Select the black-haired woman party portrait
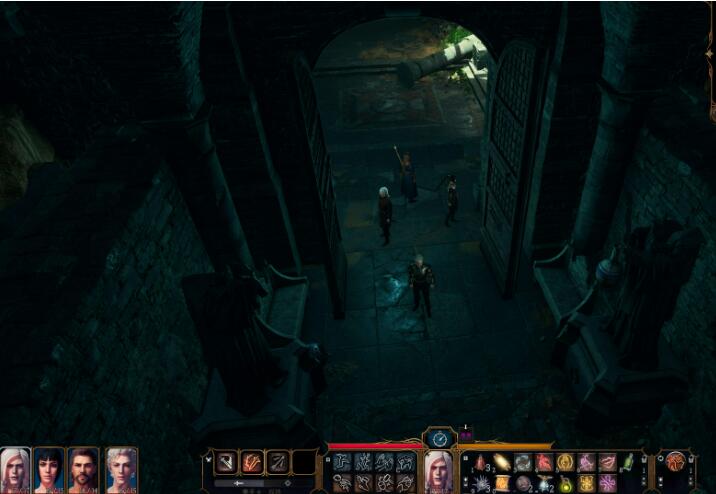The width and height of the screenshot is (716, 494). pos(49,467)
